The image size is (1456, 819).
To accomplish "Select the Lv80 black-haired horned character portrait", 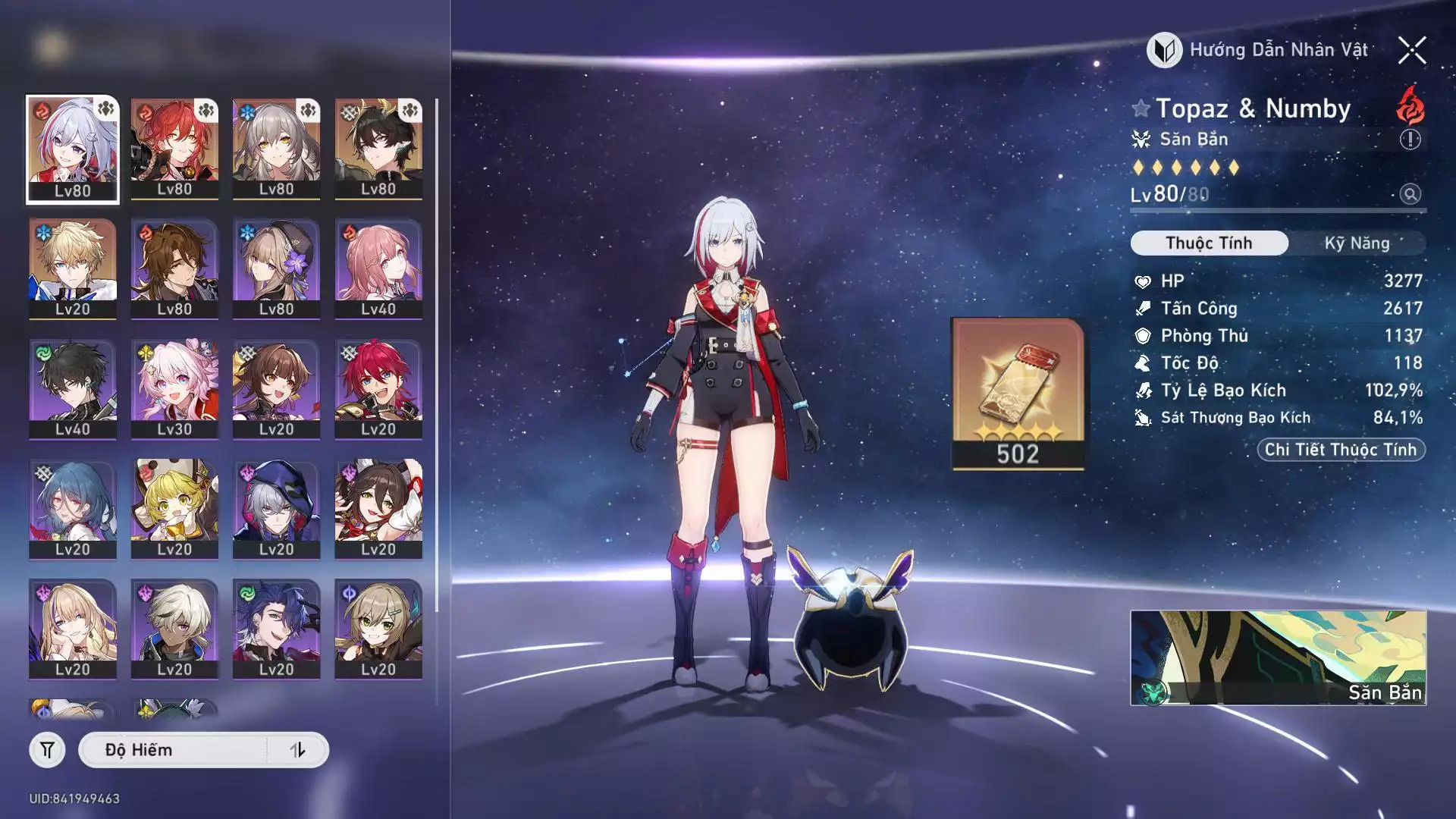I will pyautogui.click(x=378, y=149).
